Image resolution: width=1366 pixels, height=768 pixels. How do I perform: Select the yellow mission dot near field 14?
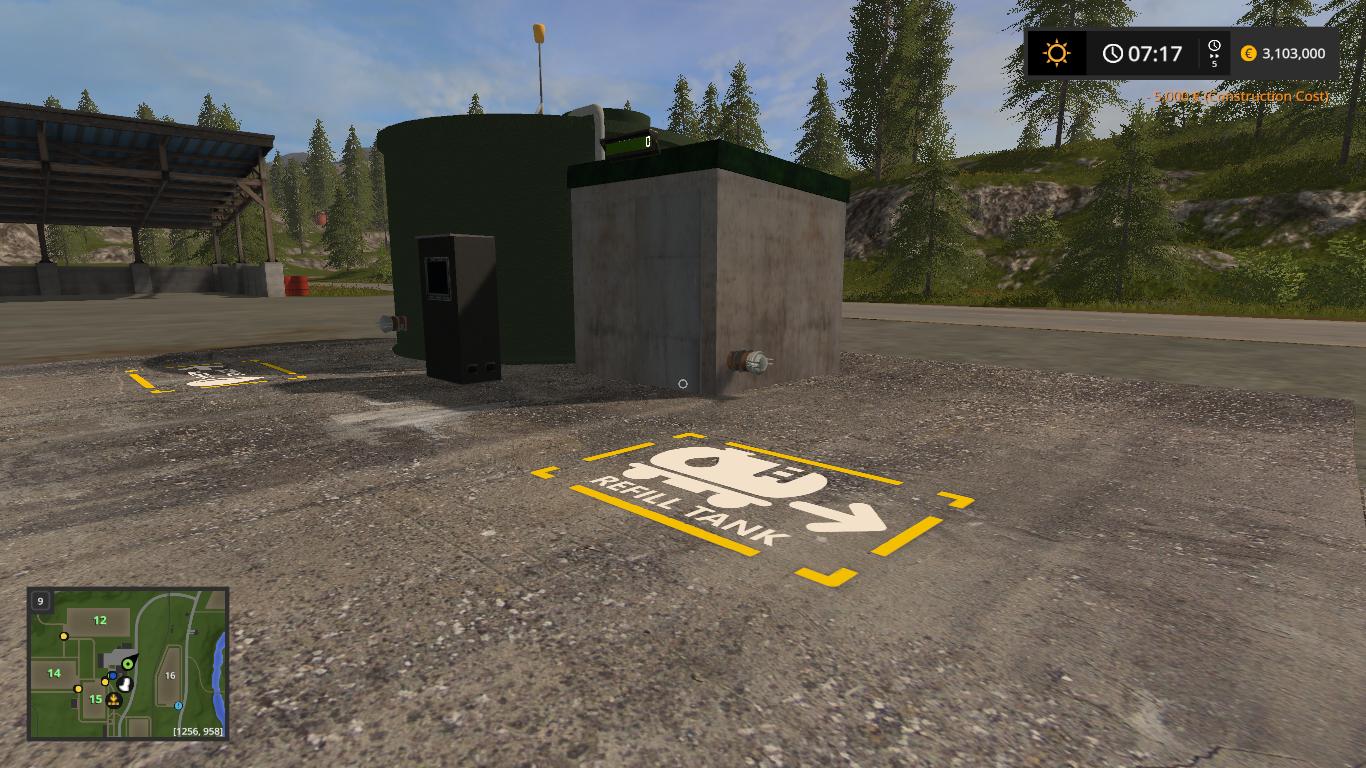[78, 689]
